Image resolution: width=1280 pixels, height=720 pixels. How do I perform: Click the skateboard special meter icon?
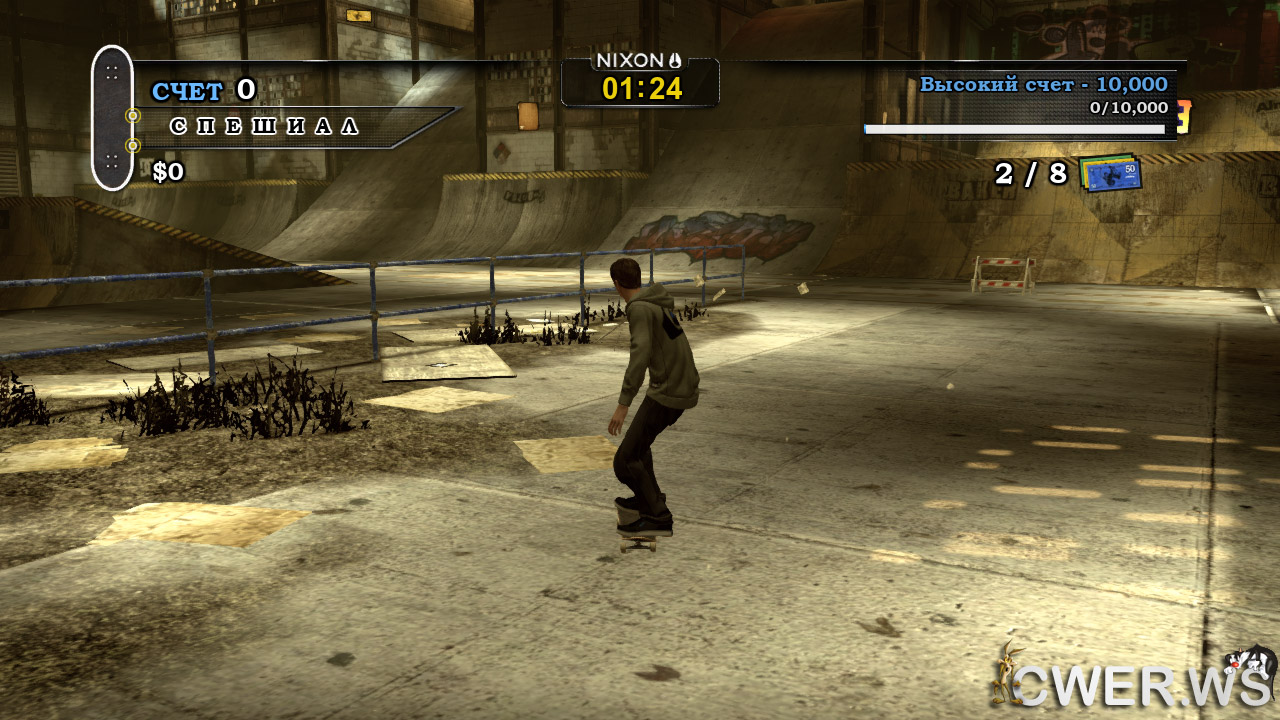point(112,117)
